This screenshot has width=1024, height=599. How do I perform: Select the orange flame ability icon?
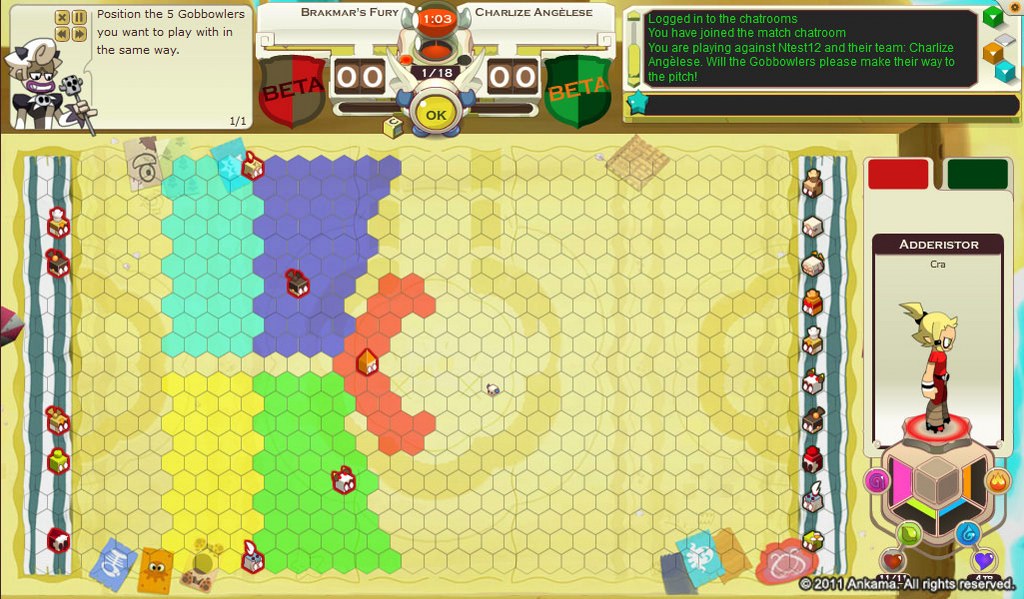(x=998, y=481)
